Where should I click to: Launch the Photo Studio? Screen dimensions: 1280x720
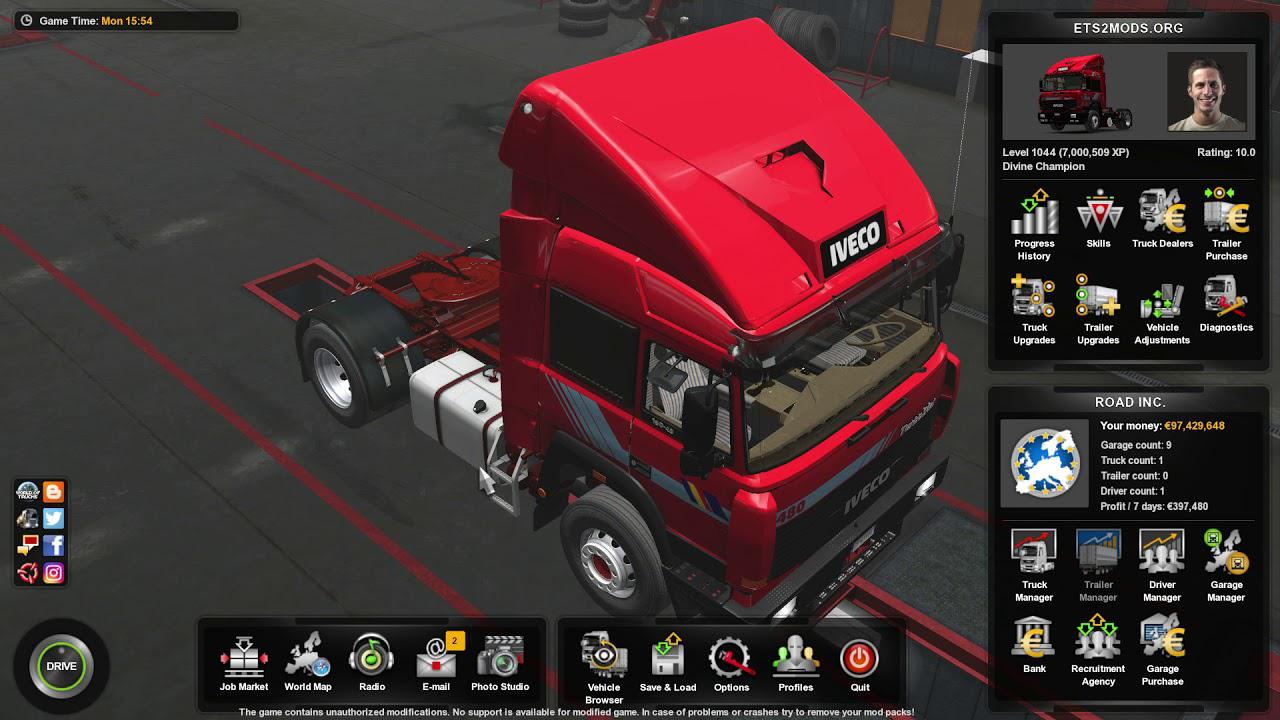point(500,660)
